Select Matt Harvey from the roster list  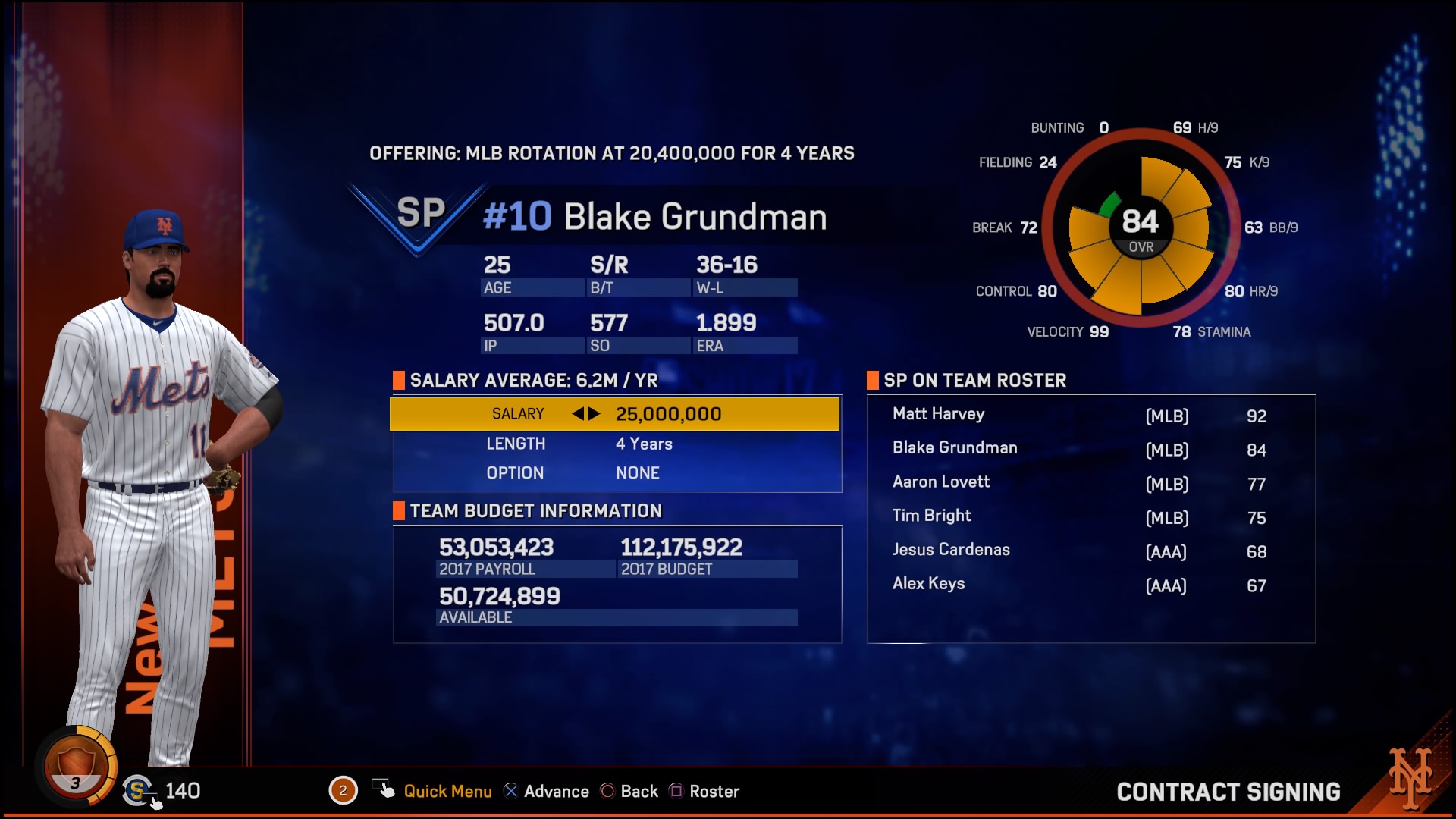click(x=937, y=414)
